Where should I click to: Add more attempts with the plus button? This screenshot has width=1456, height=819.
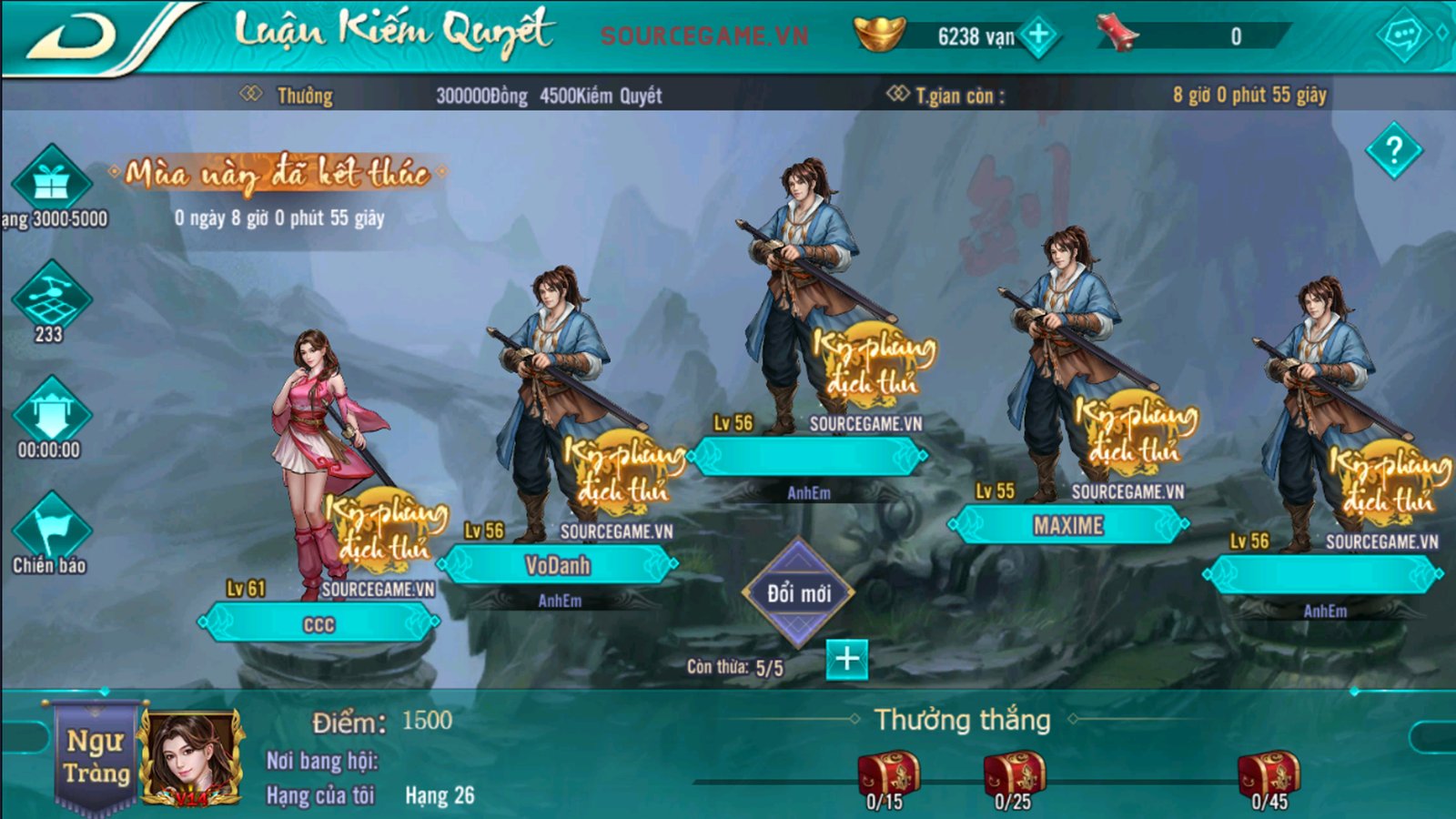846,659
